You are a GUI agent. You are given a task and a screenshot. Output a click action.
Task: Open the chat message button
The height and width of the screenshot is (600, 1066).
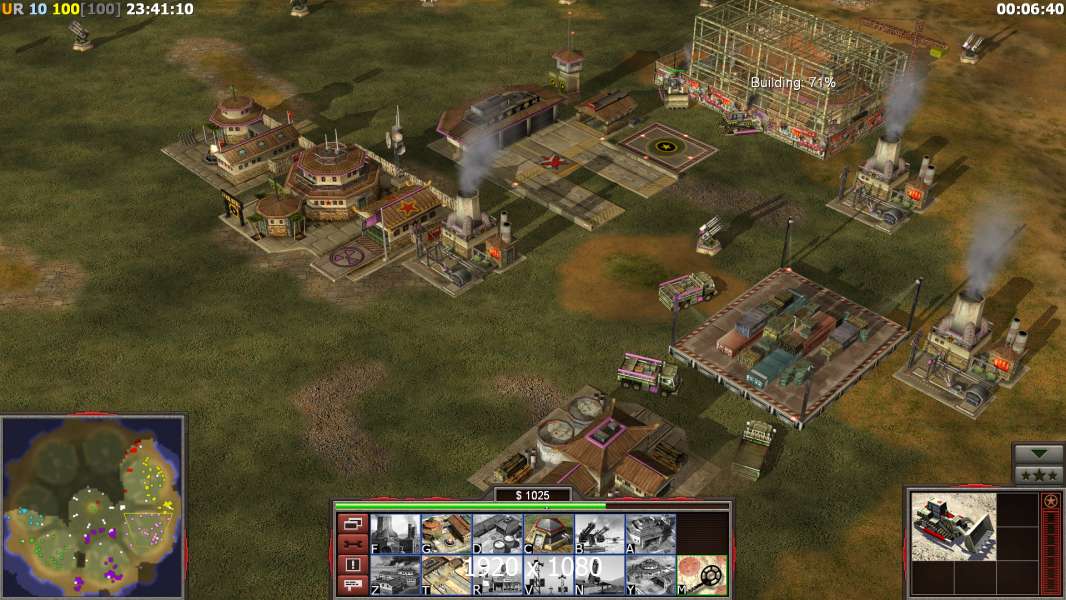[x=352, y=586]
